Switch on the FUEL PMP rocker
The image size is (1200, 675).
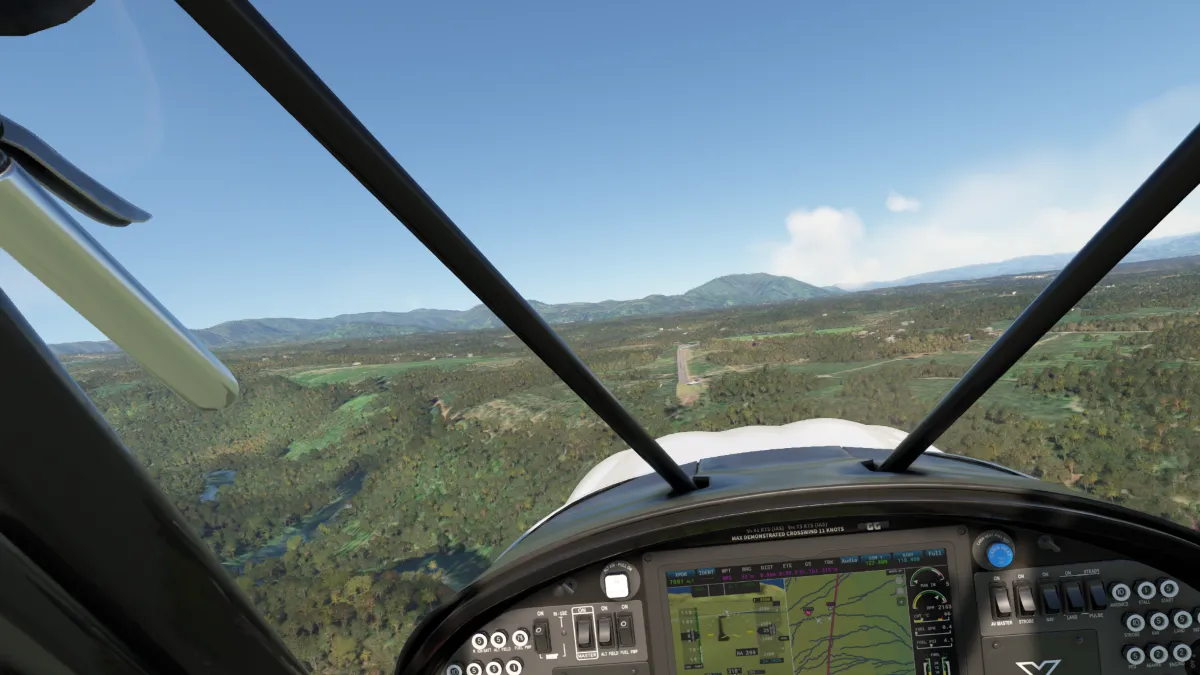[x=625, y=629]
